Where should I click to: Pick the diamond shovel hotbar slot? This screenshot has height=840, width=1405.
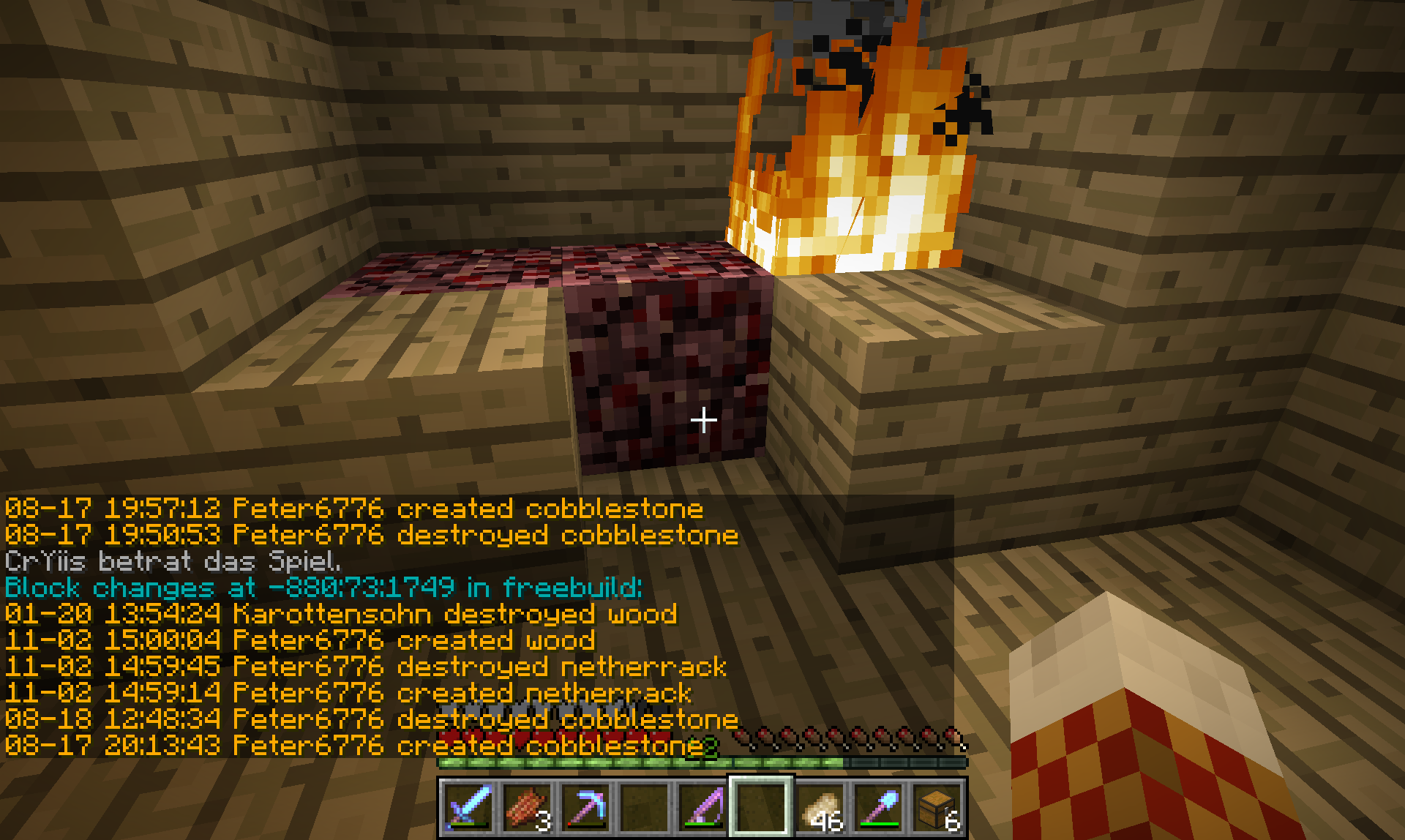(878, 807)
